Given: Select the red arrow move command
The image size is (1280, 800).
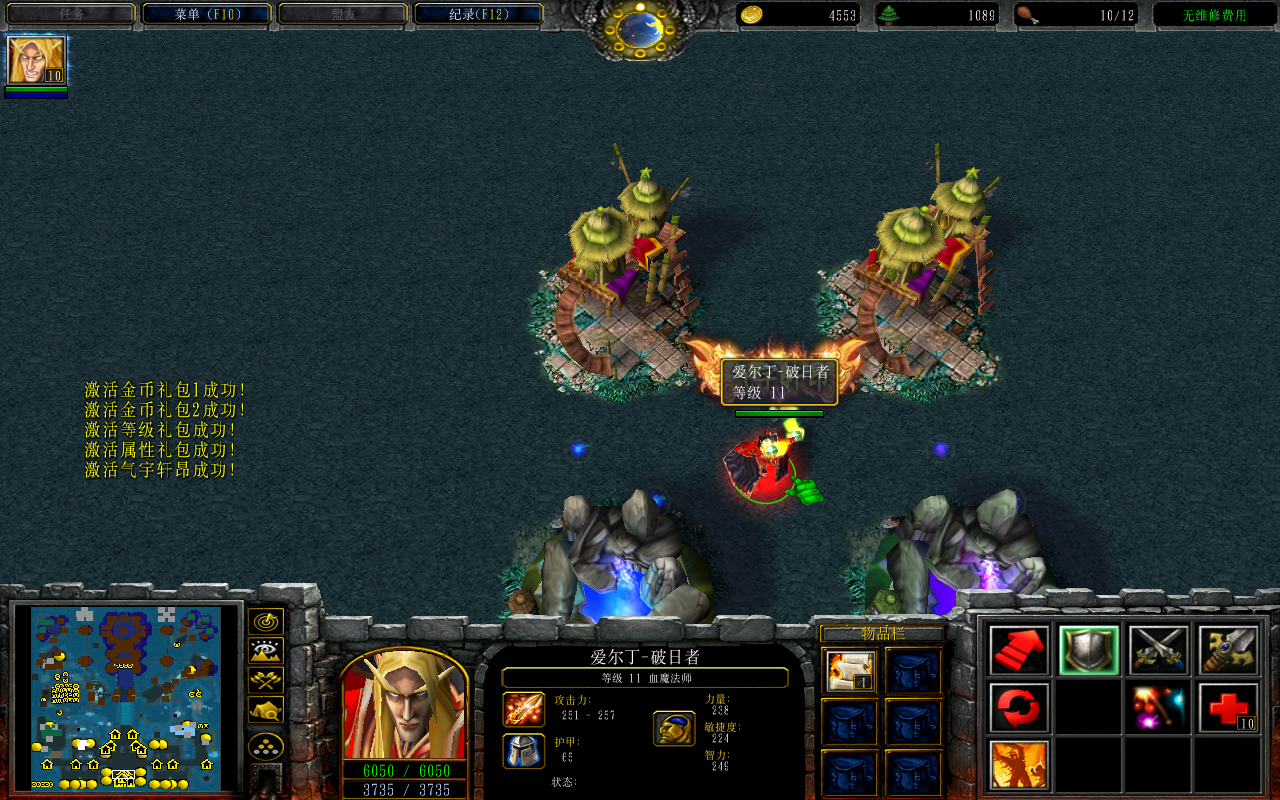Looking at the screenshot, I should pos(1019,651).
